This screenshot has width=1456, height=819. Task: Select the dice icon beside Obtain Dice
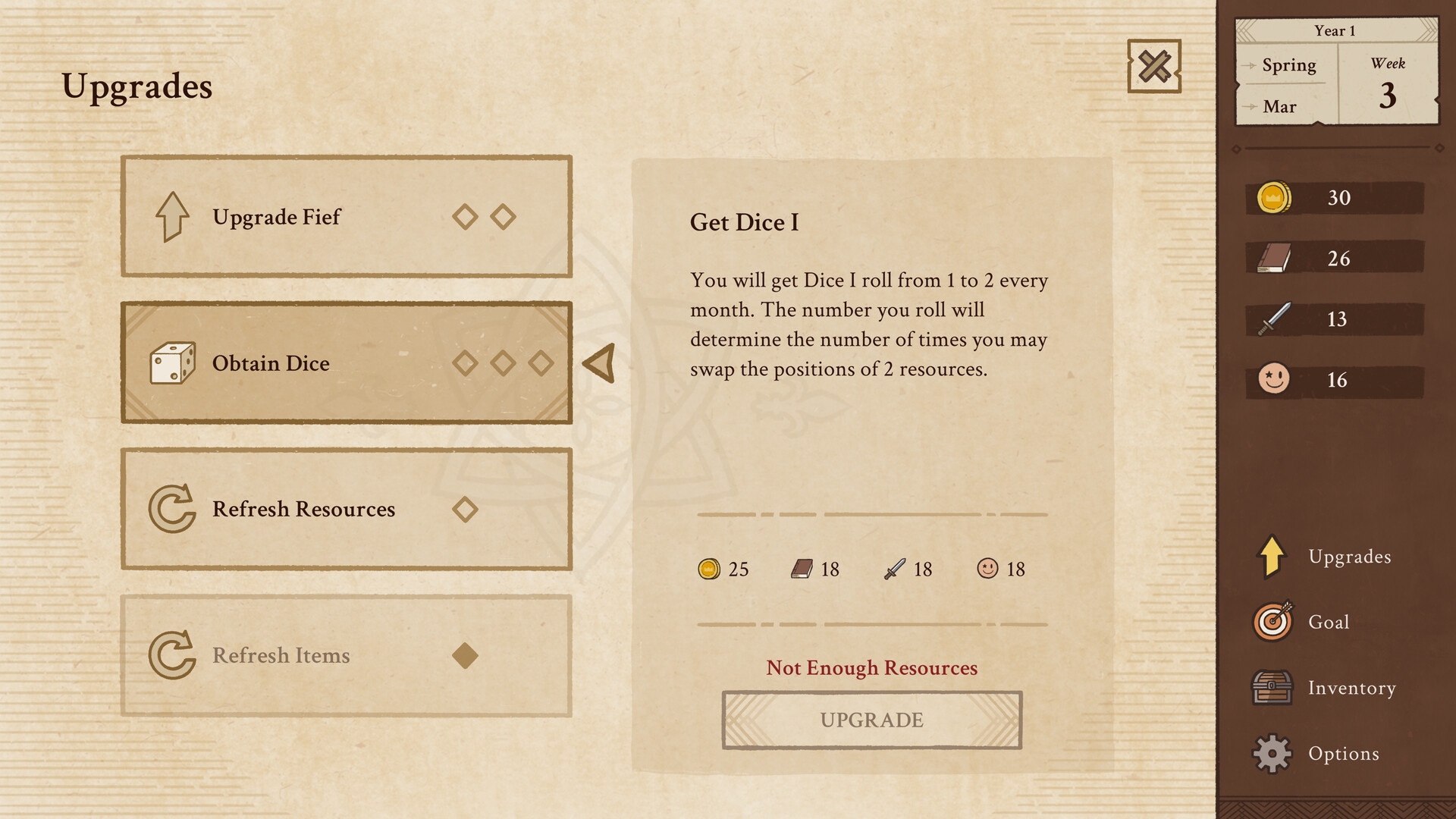[x=173, y=362]
